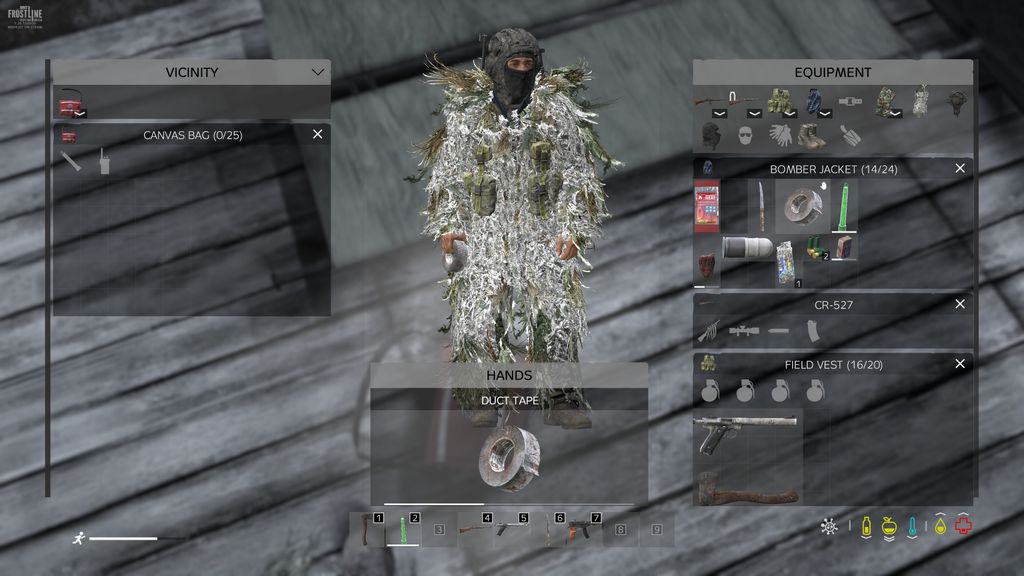Close the Bomber Jacket inventory panel

960,169
